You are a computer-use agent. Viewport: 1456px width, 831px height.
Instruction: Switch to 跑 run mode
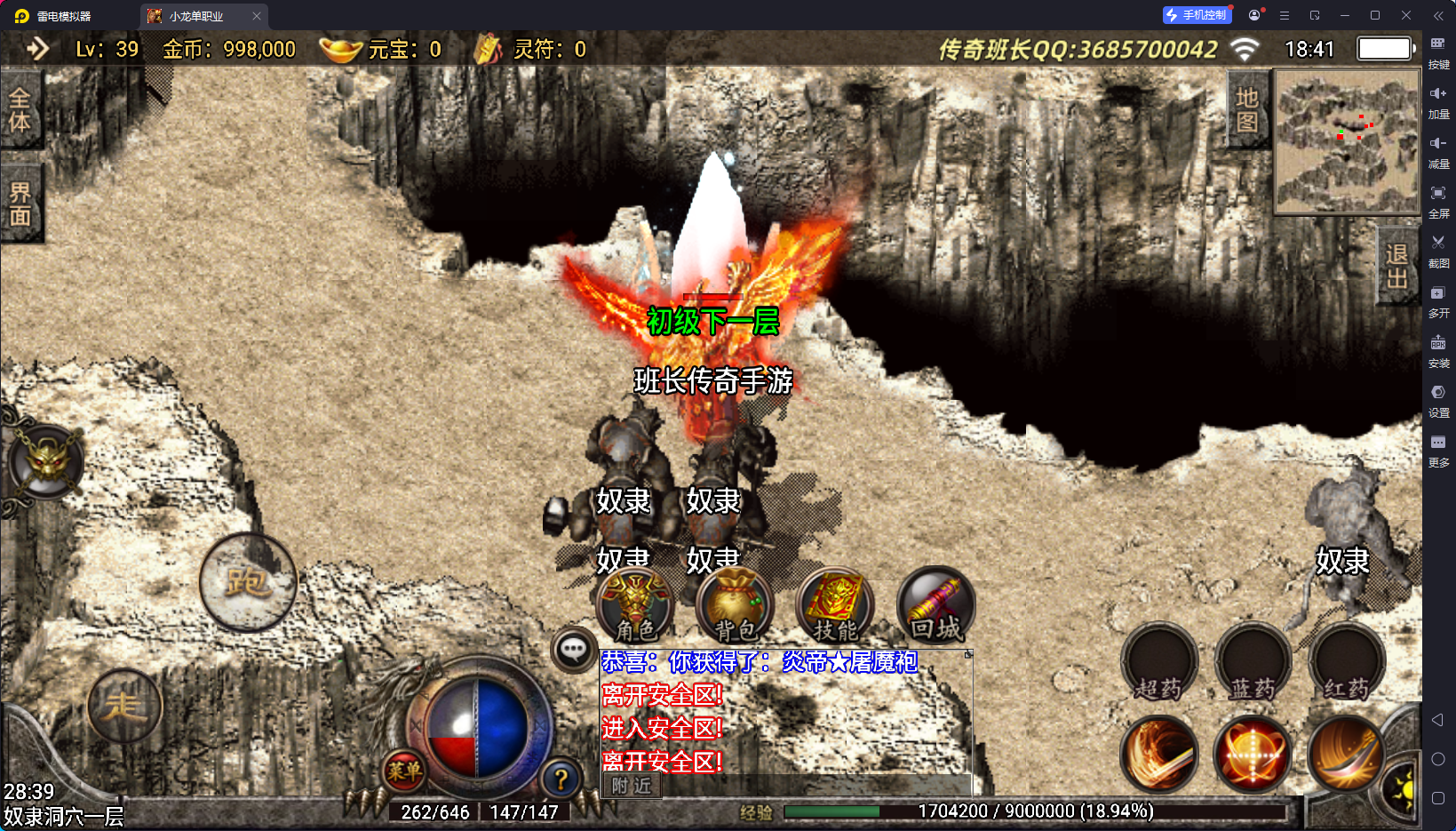tap(248, 582)
